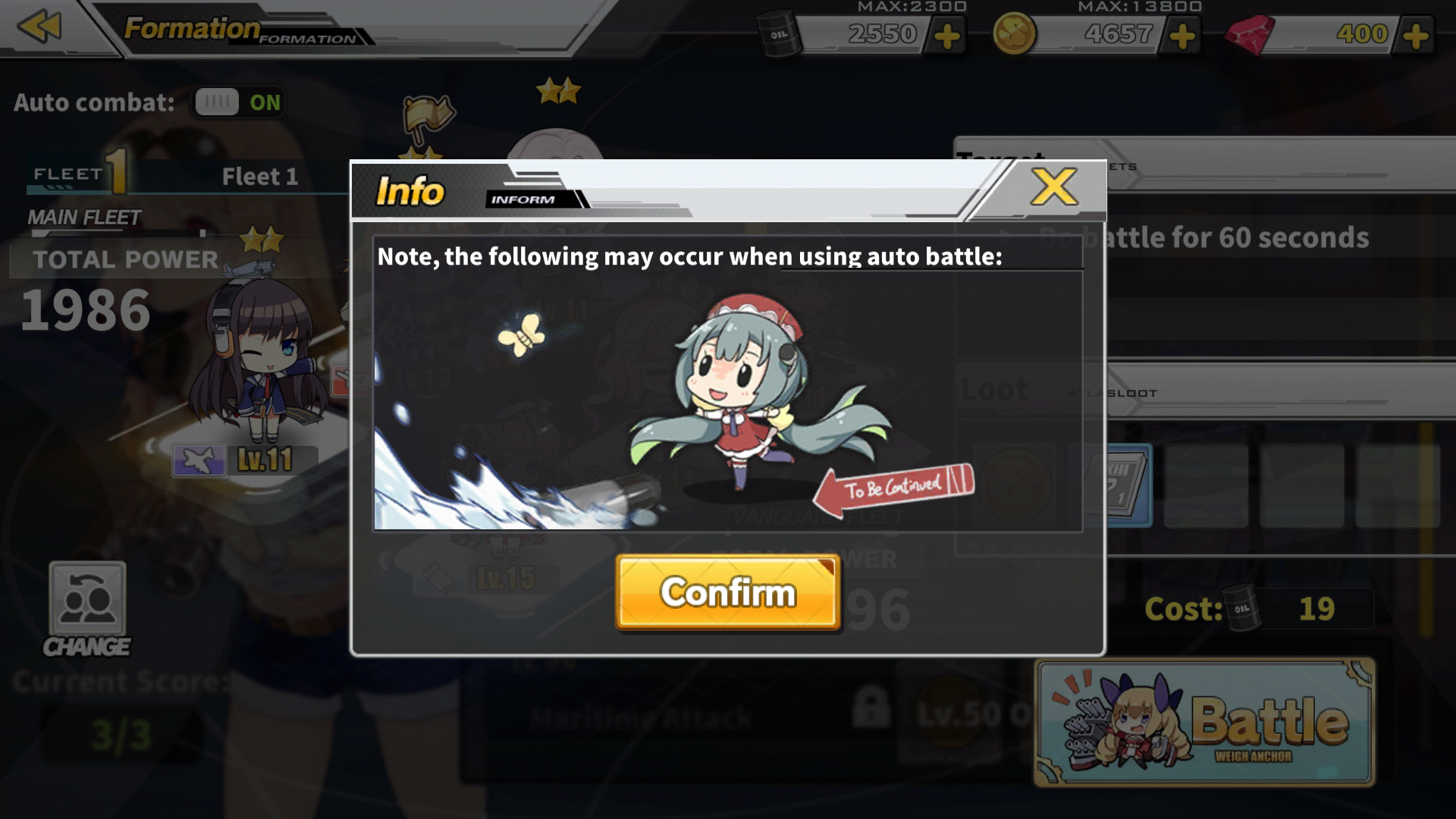Select the Lv.11 aircraft carrier ship
This screenshot has height=819, width=1456.
click(x=258, y=364)
